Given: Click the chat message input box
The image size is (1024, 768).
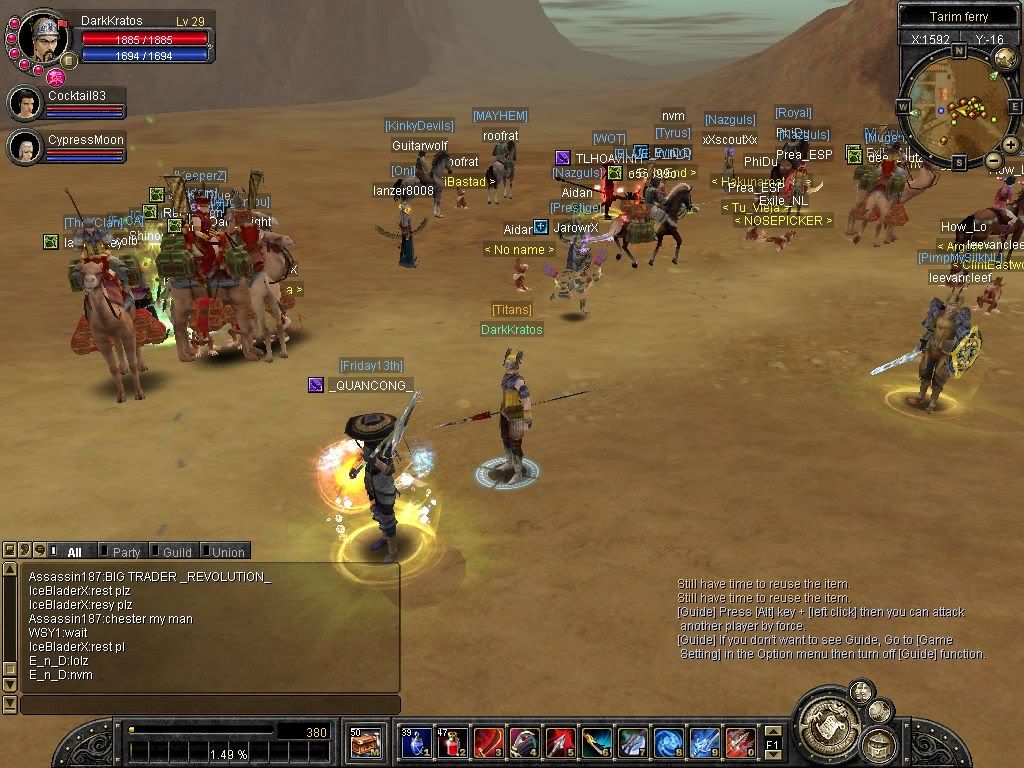Looking at the screenshot, I should click(209, 705).
